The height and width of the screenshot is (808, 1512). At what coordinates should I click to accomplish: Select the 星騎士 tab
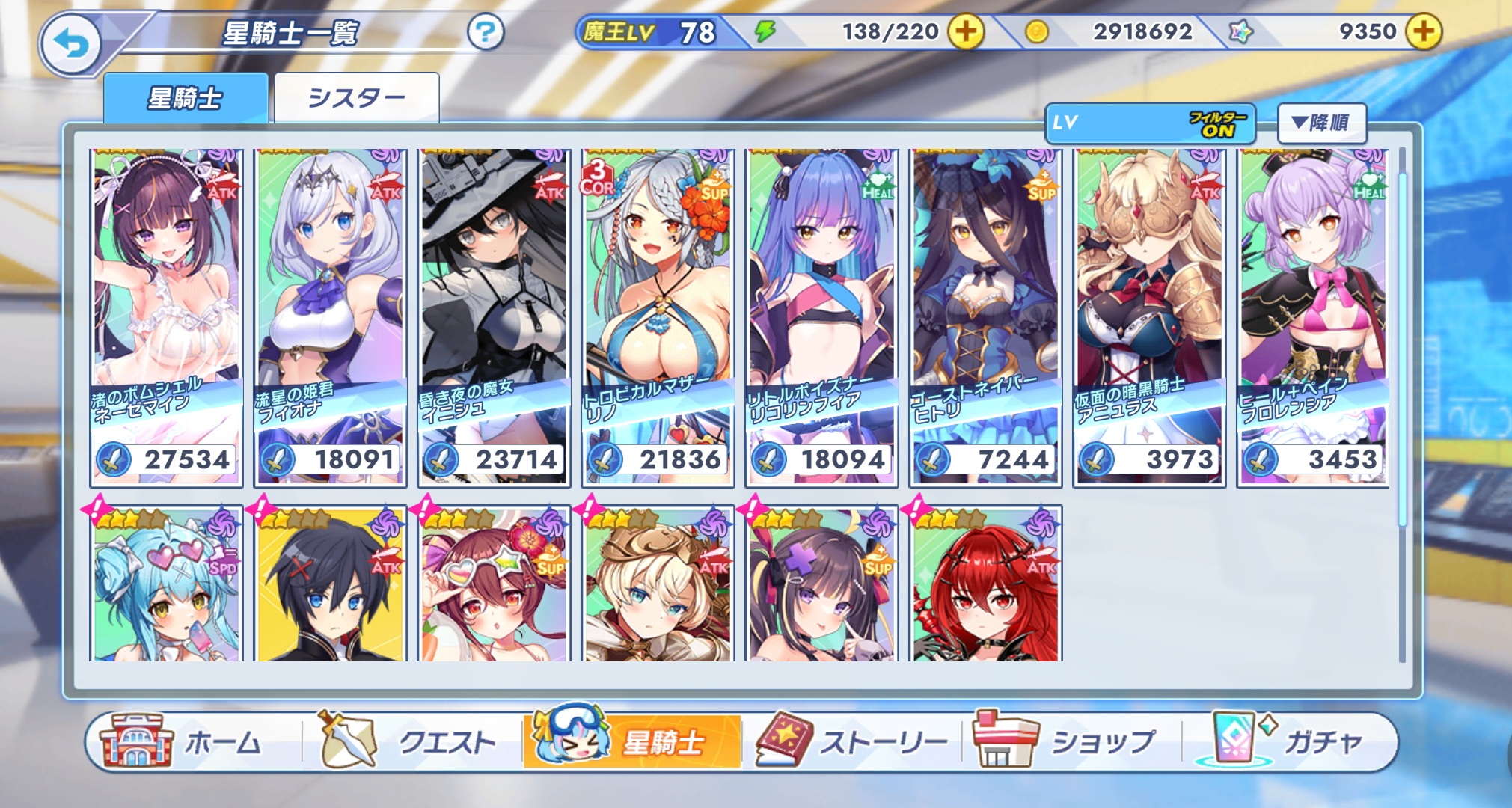pyautogui.click(x=186, y=98)
